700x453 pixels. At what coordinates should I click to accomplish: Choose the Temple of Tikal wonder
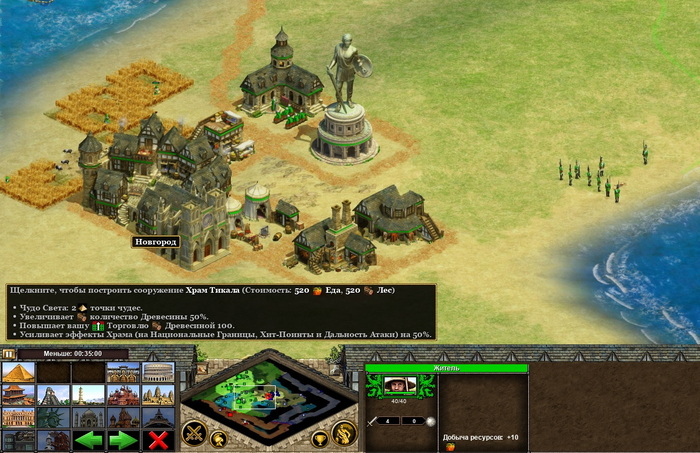53,395
